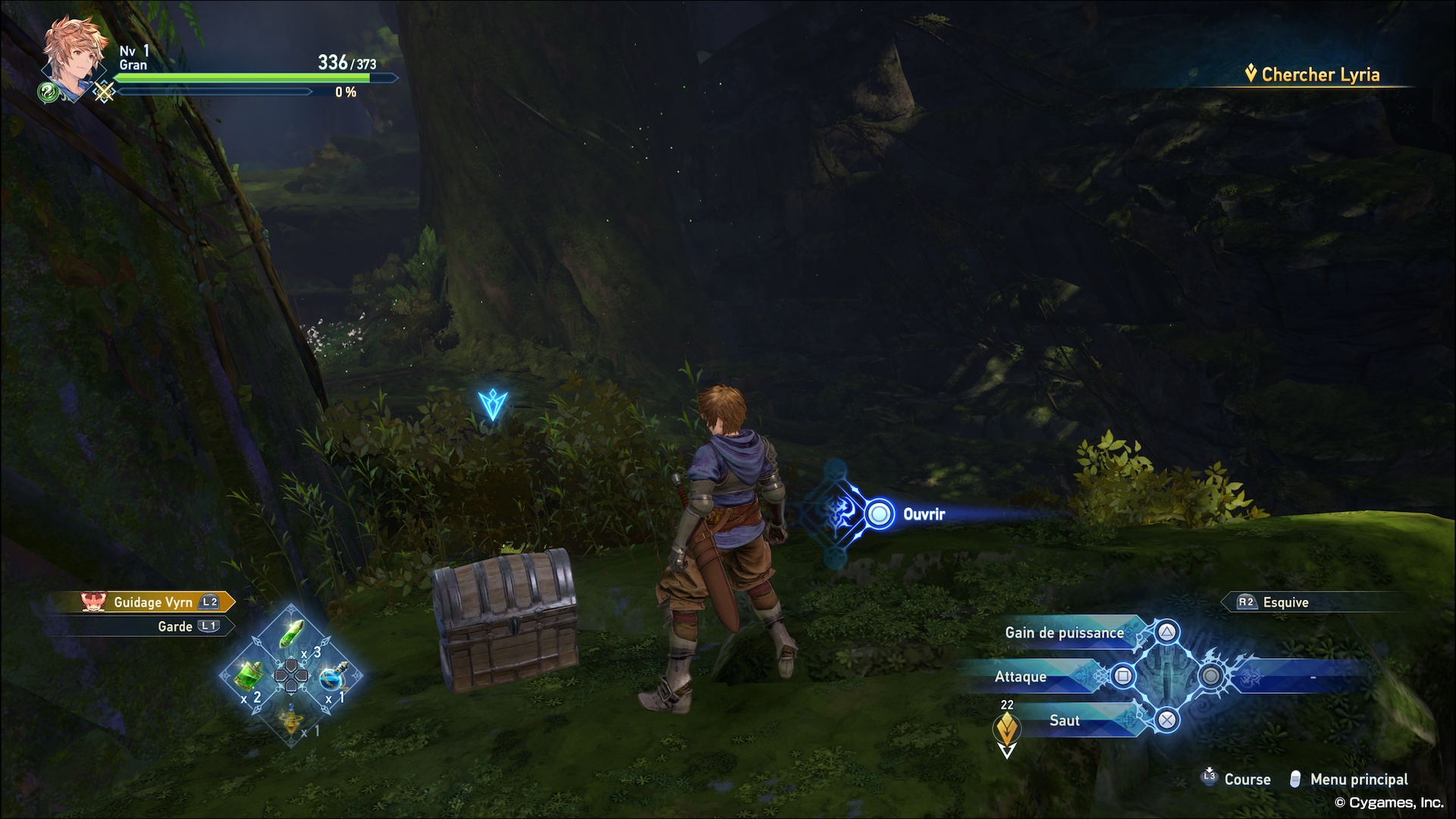The image size is (1456, 819).
Task: Click Gran's character portrait
Action: [x=74, y=57]
